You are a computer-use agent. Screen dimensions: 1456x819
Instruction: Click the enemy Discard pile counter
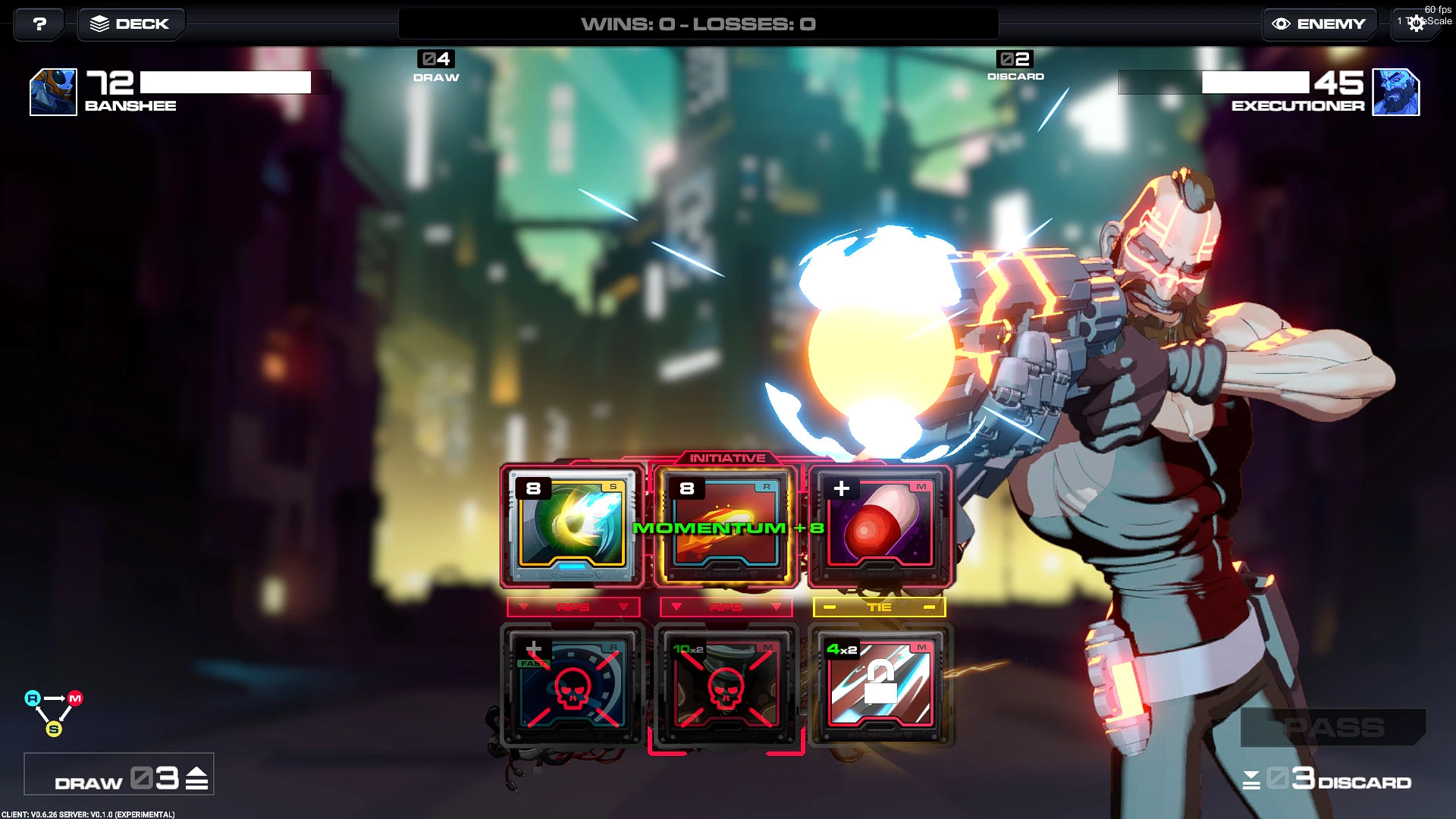click(x=1015, y=66)
